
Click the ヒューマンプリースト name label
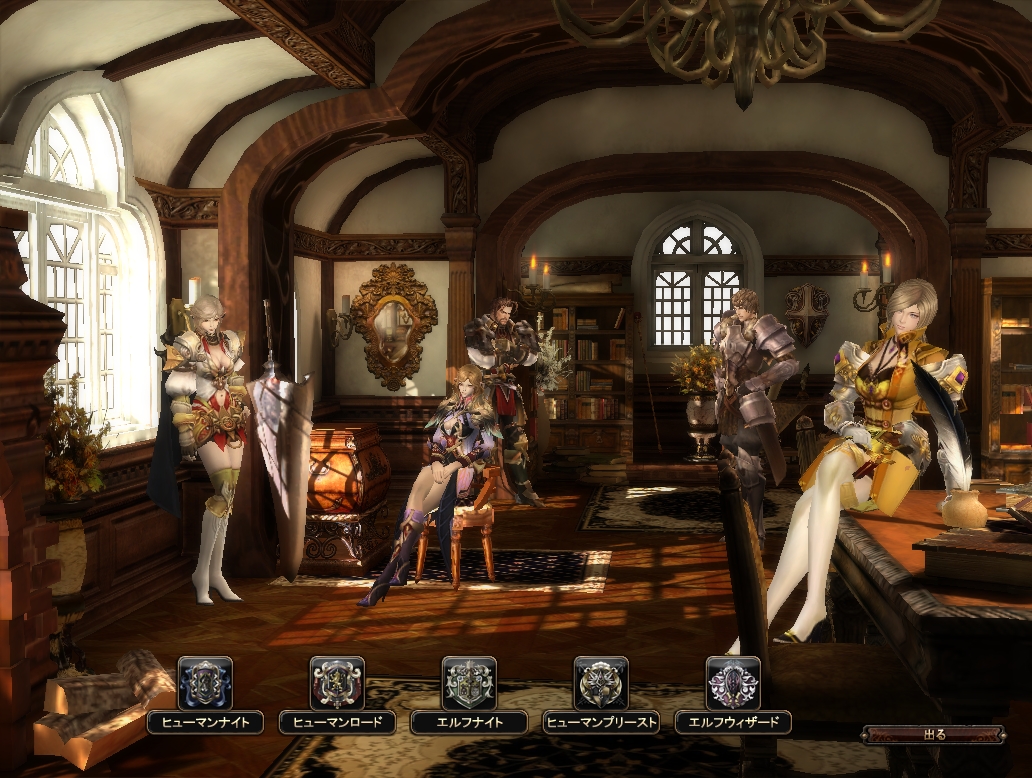(x=601, y=722)
